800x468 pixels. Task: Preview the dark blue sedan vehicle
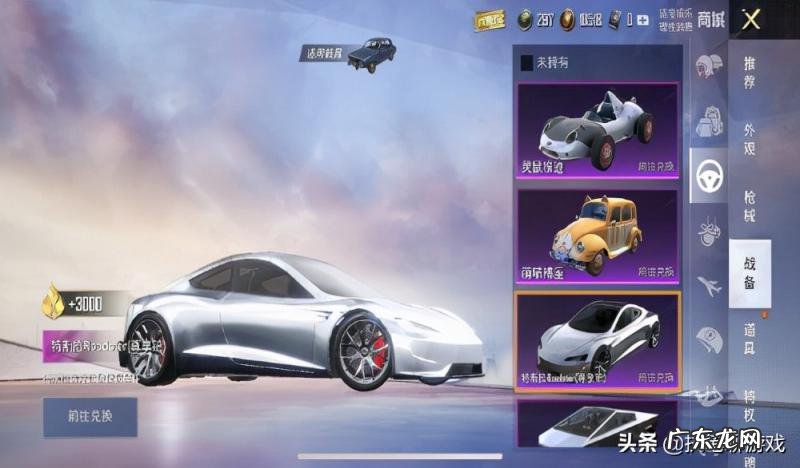[370, 53]
